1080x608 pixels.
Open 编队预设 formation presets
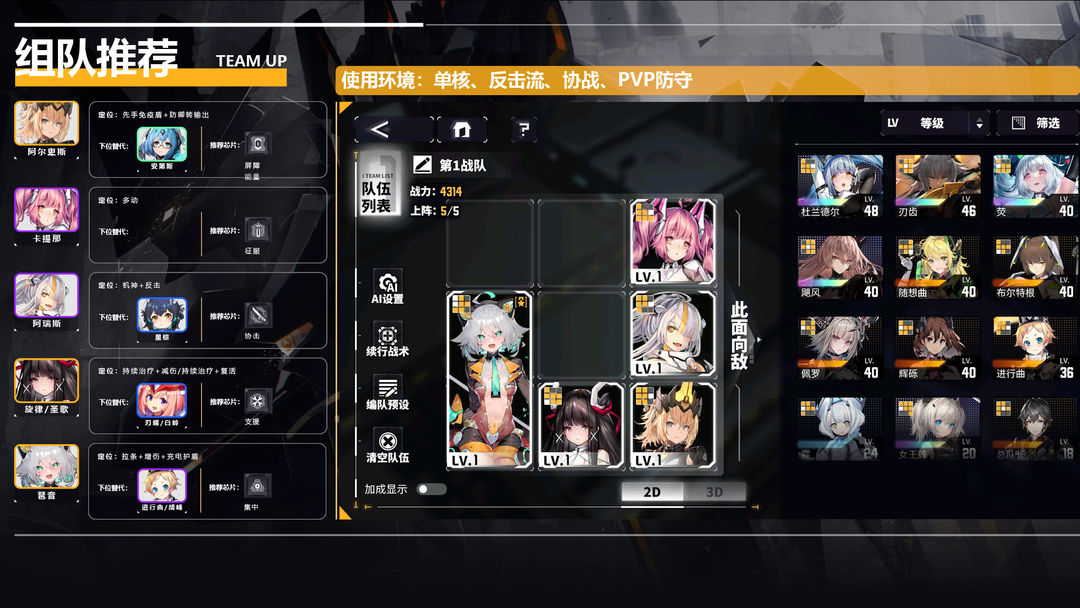(387, 393)
